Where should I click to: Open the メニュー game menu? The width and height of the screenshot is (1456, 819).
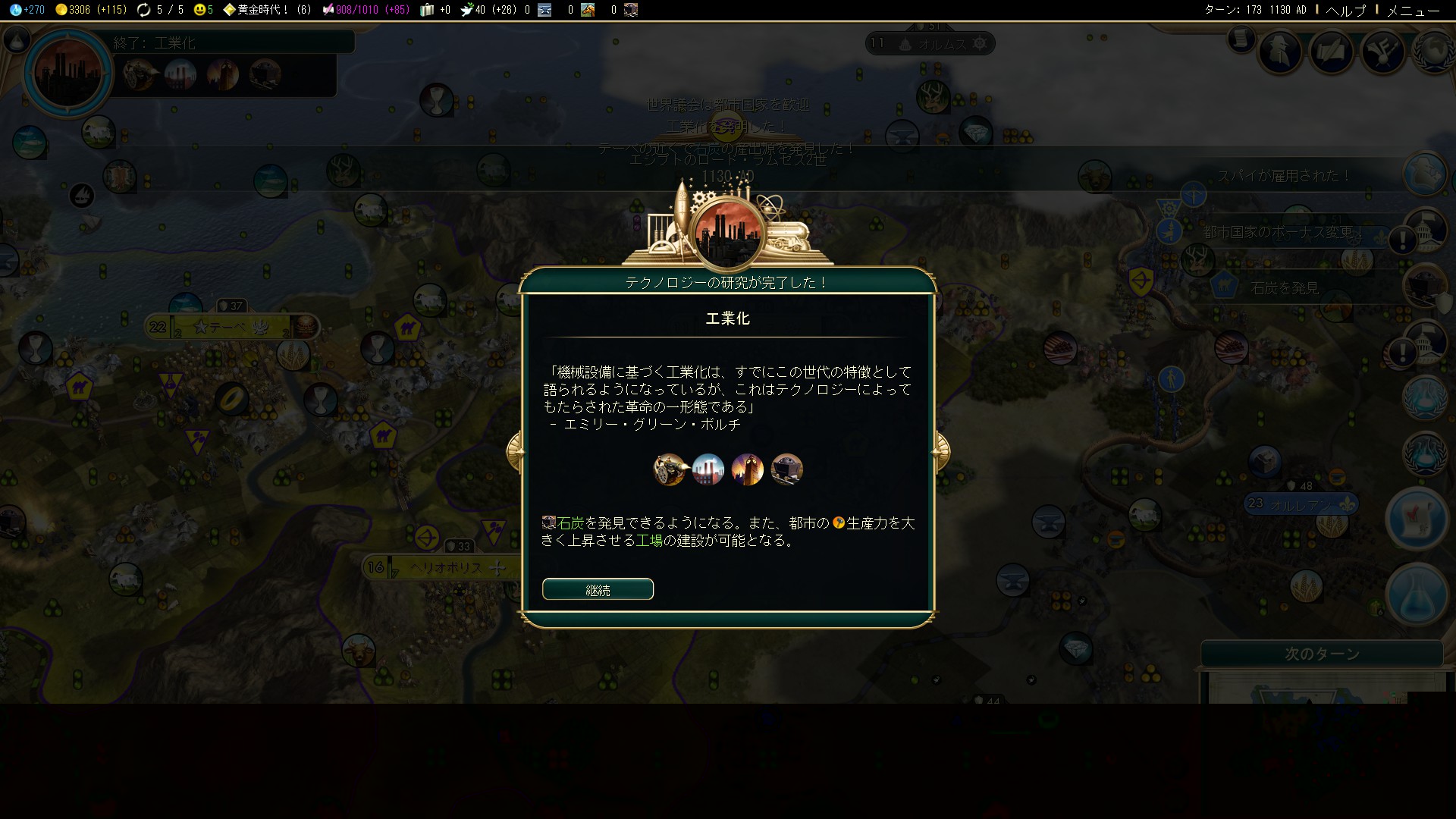pyautogui.click(x=1412, y=11)
